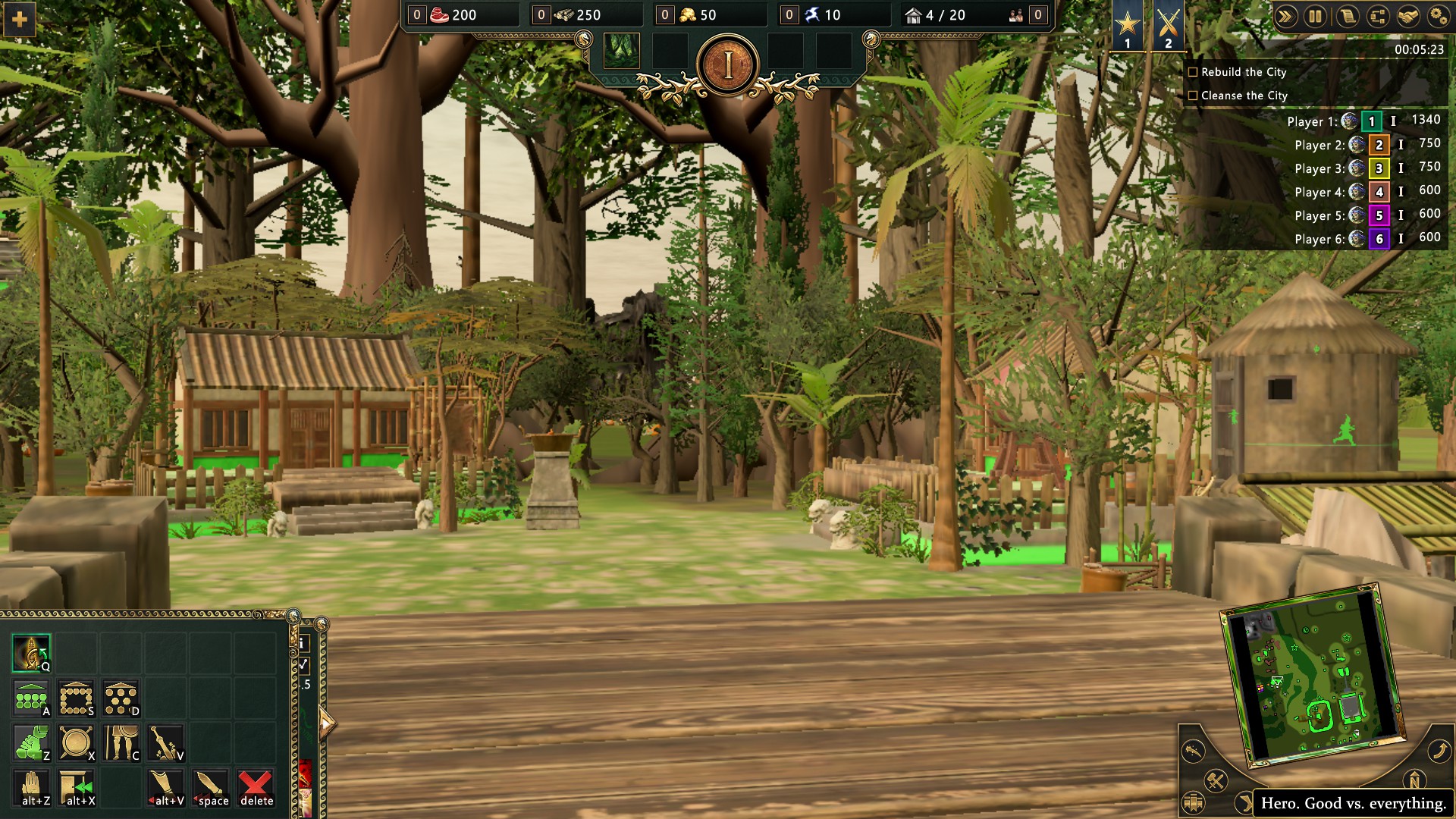Open the tech tree diagram button
Viewport: 1456px width, 819px height.
[1378, 17]
